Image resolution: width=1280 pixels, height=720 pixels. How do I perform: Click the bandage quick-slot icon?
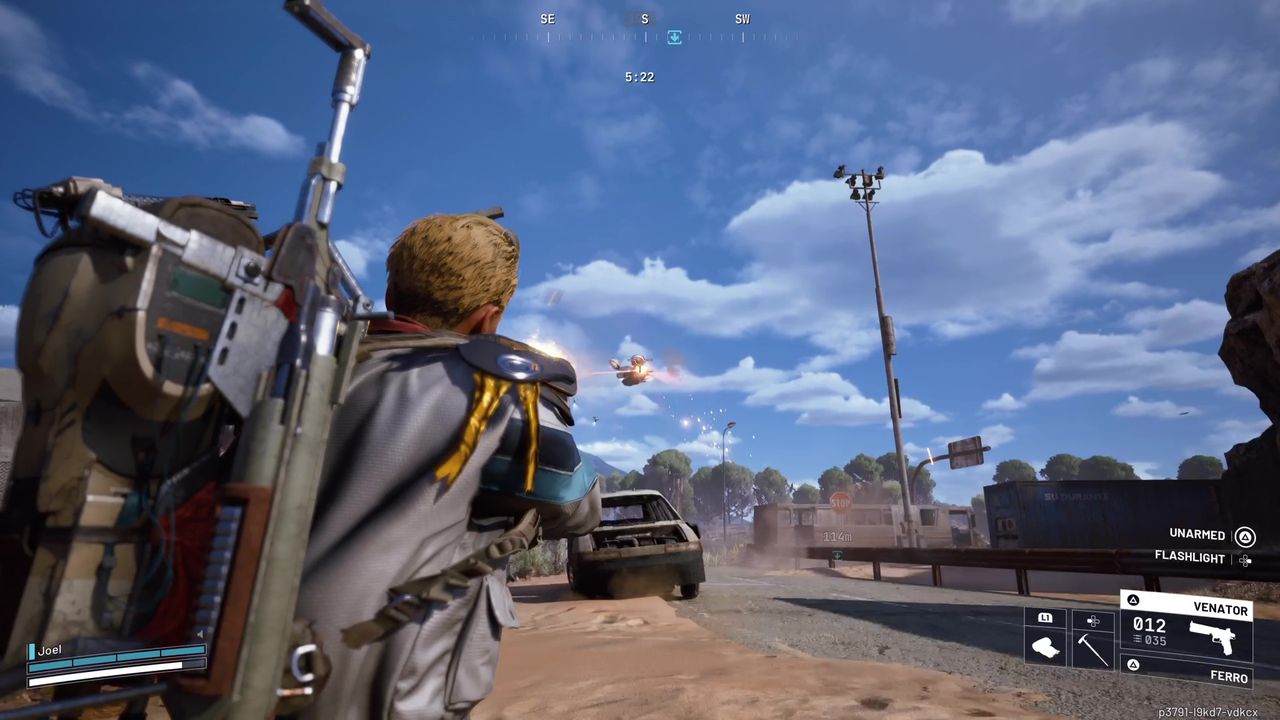[x=1045, y=648]
